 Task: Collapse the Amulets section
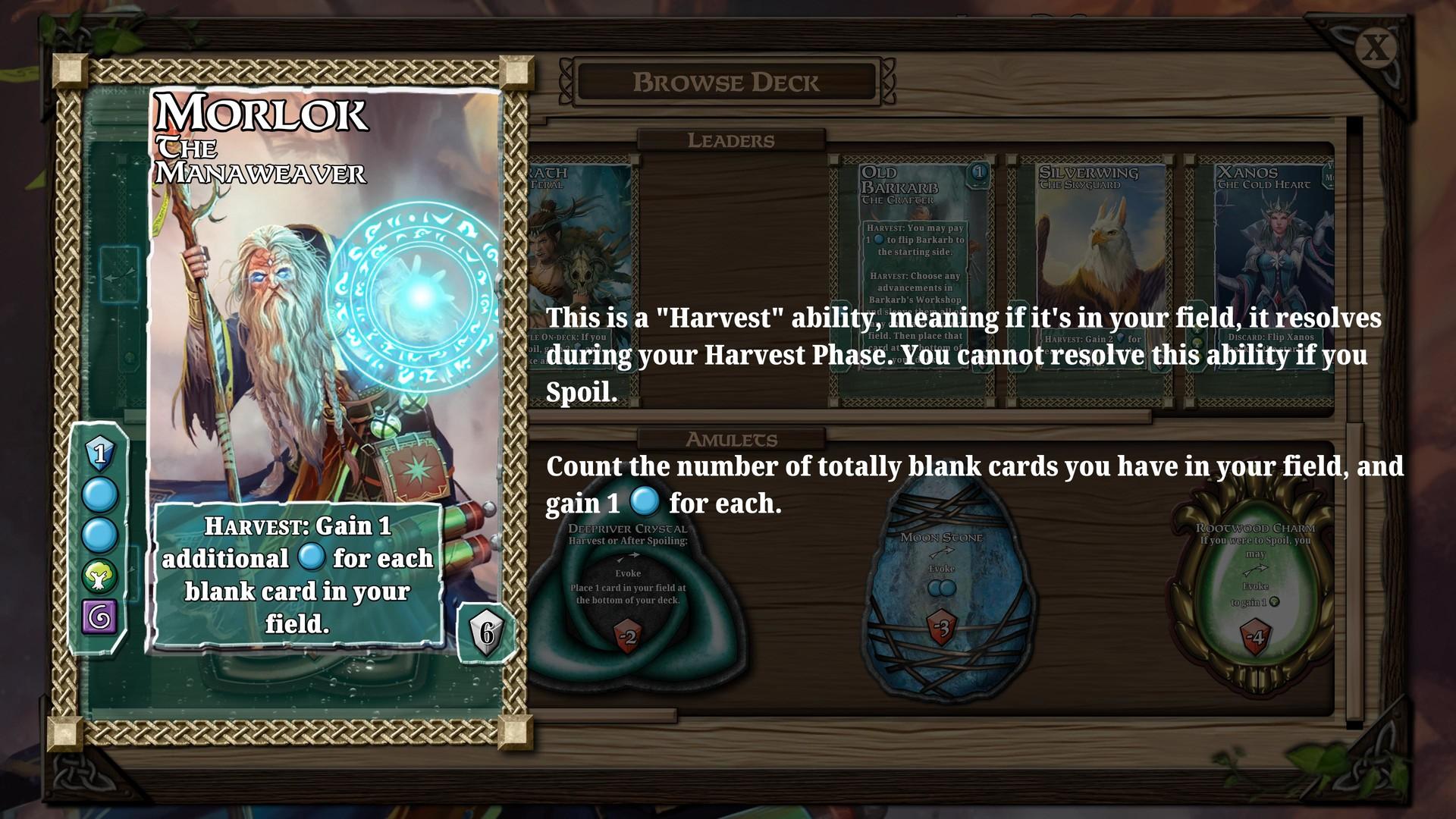pyautogui.click(x=733, y=439)
